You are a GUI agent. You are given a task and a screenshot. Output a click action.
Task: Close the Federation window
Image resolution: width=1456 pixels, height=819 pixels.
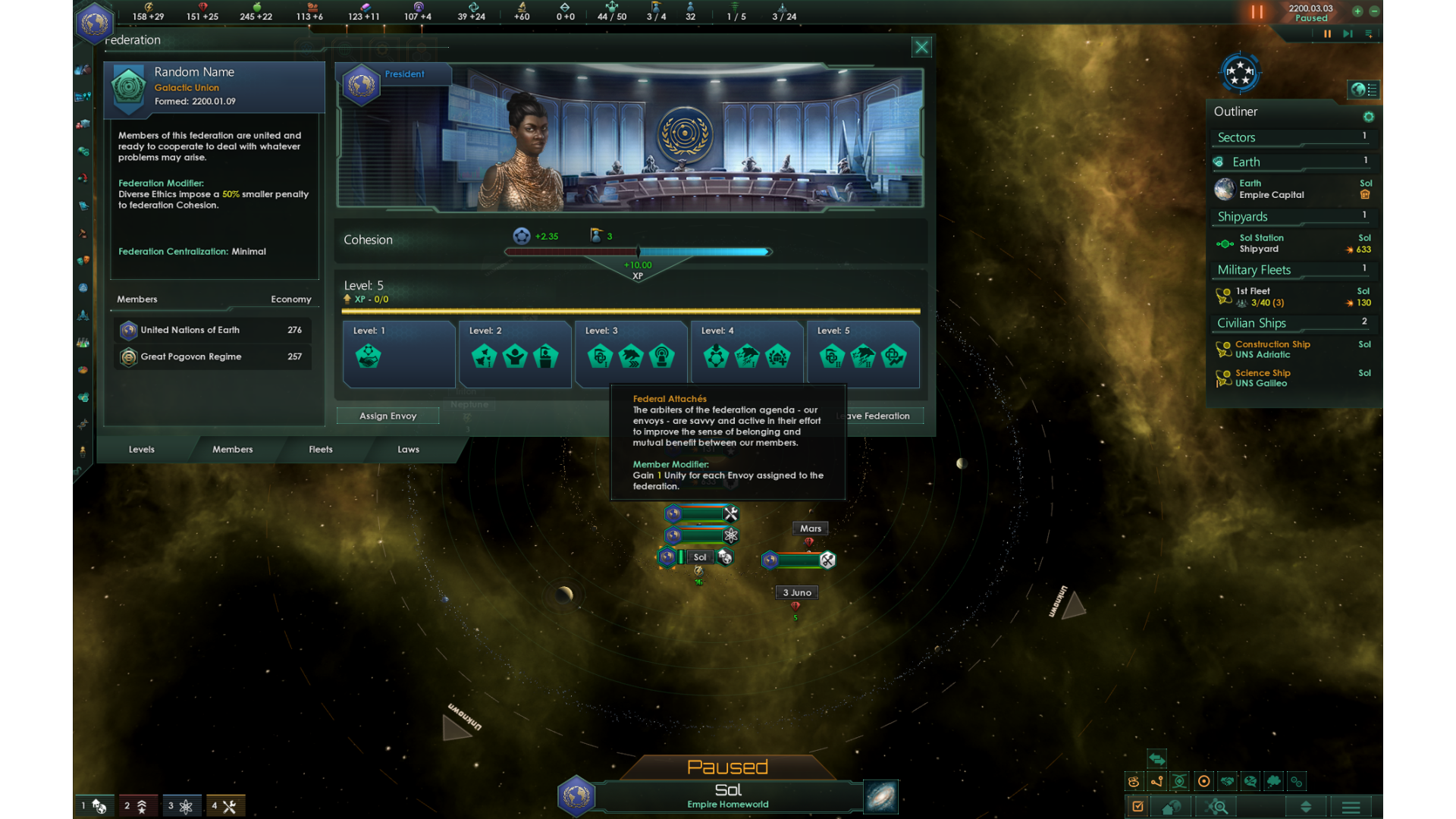(921, 48)
